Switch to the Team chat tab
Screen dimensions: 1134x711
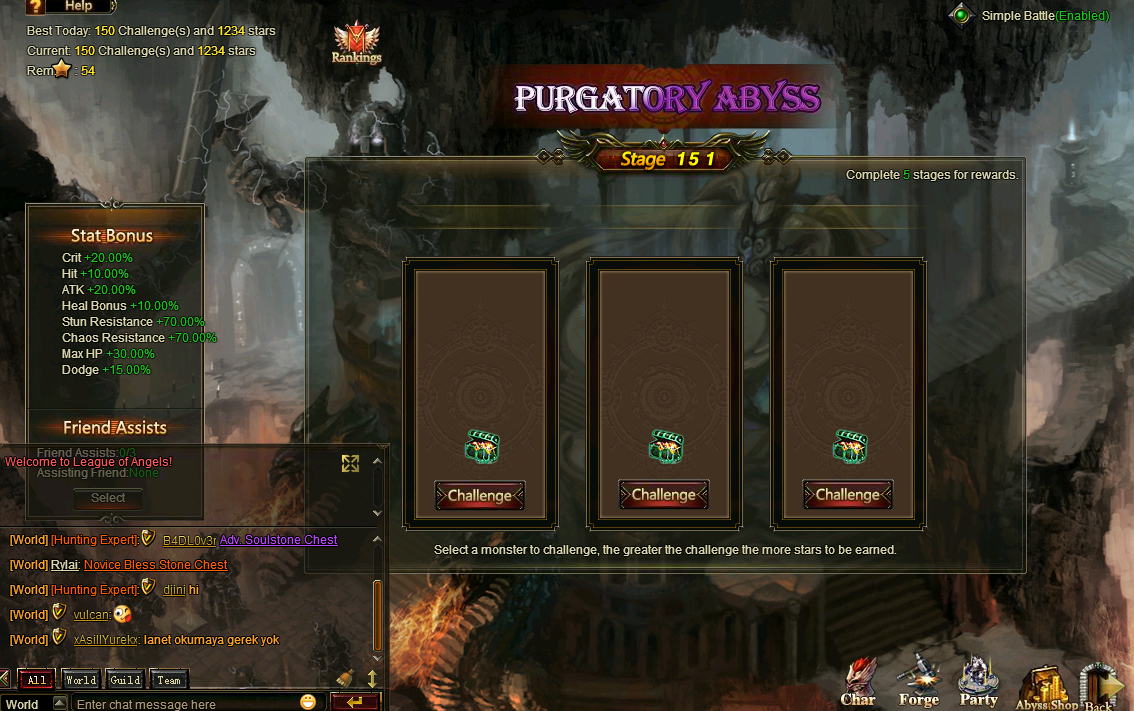click(x=169, y=680)
